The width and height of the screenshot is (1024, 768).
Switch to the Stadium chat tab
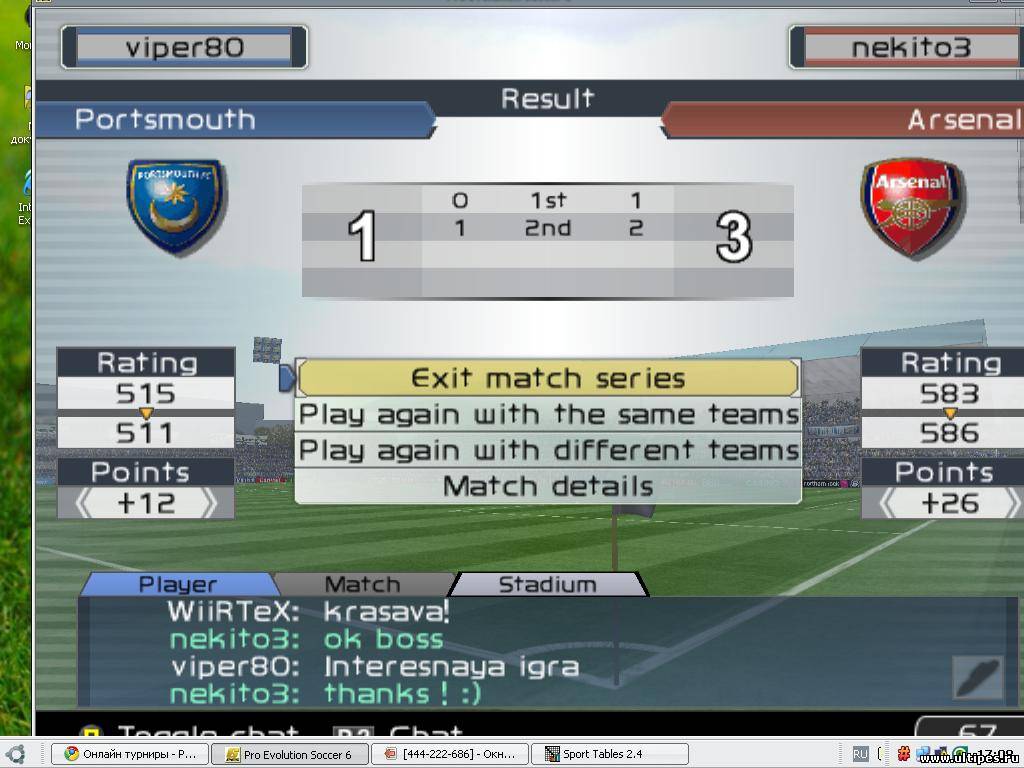click(x=546, y=584)
